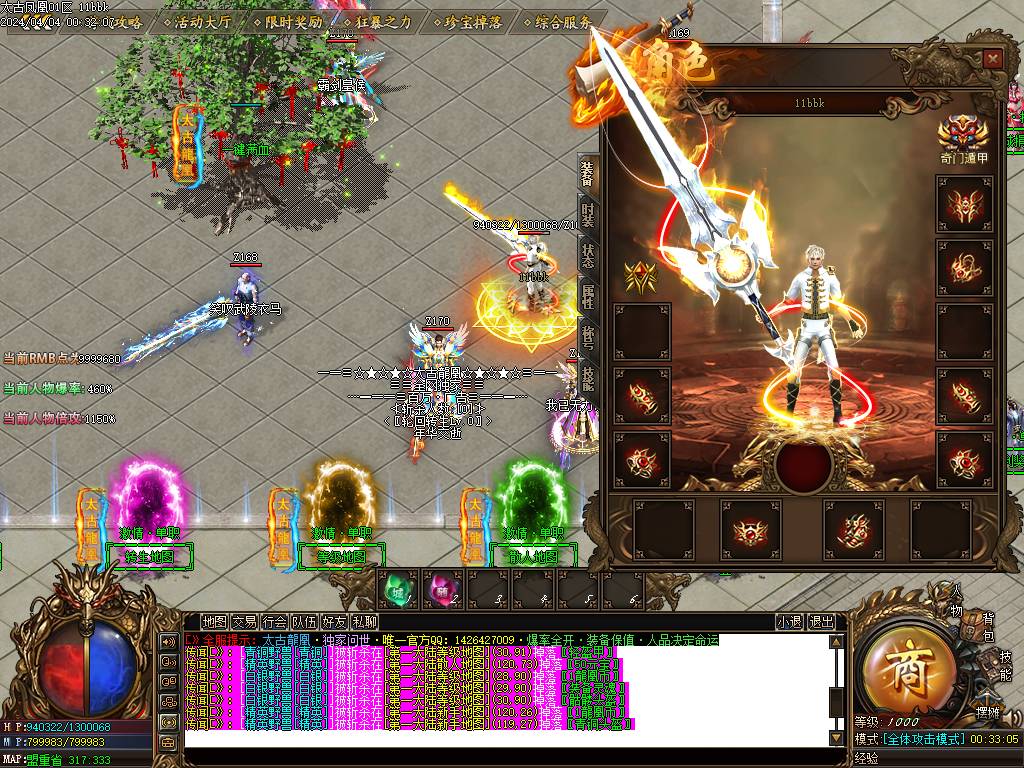The width and height of the screenshot is (1024, 768).
Task: Switch to the 状态 tab
Action: [x=588, y=256]
